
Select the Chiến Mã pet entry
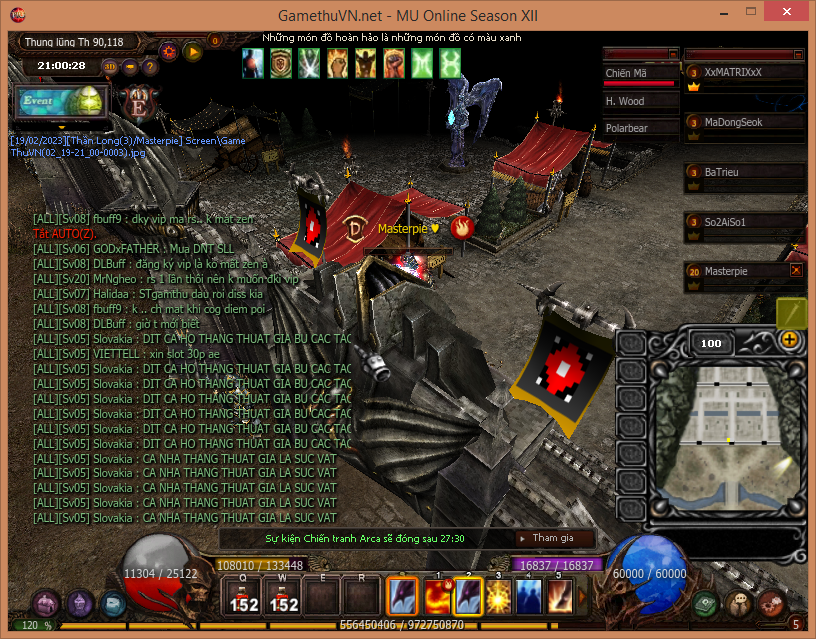tap(639, 73)
